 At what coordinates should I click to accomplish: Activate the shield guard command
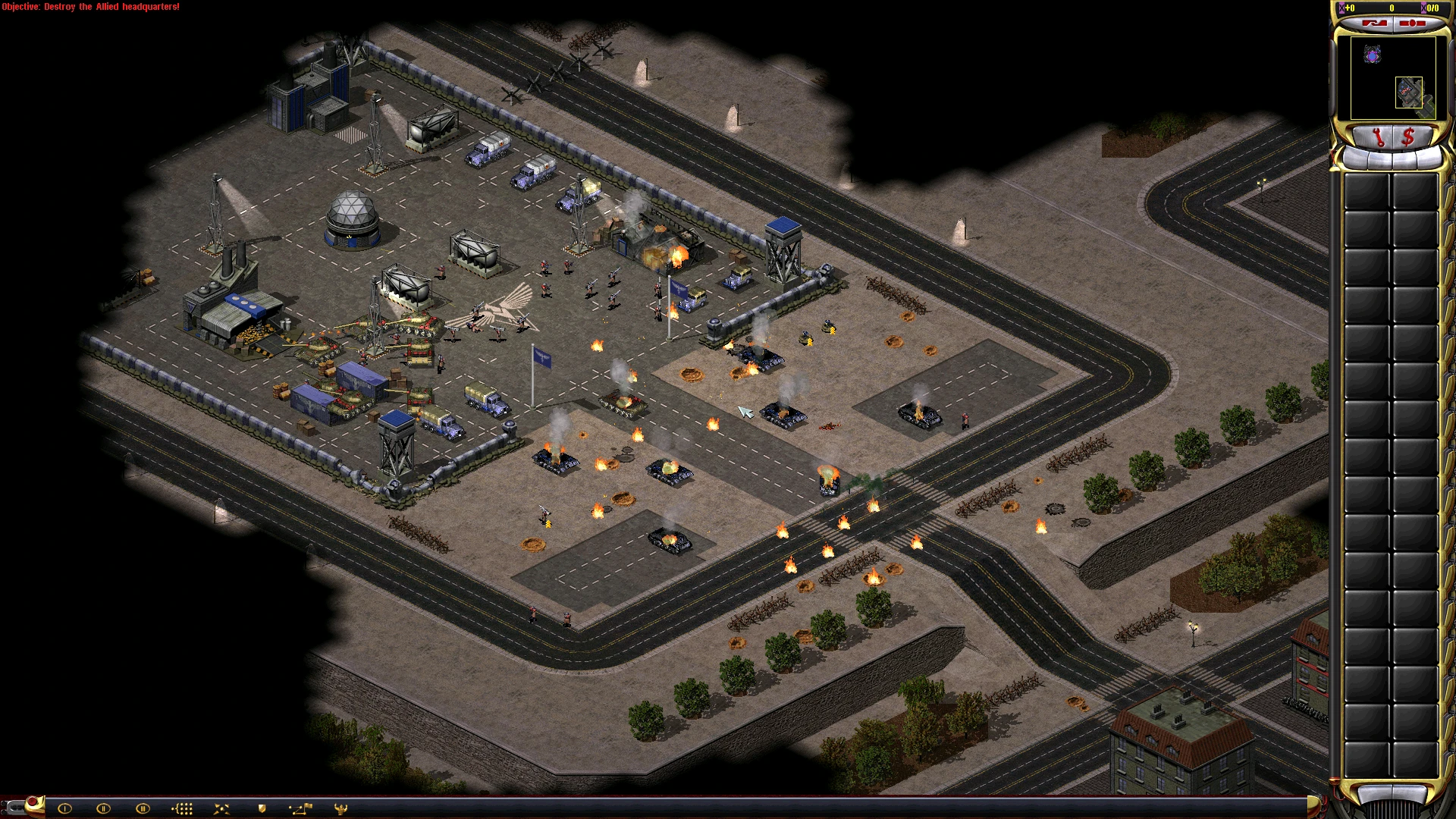262,808
